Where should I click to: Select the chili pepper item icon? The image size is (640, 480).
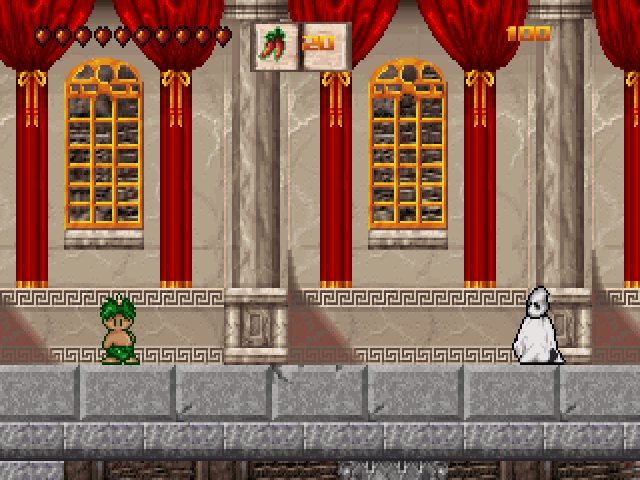coord(274,46)
